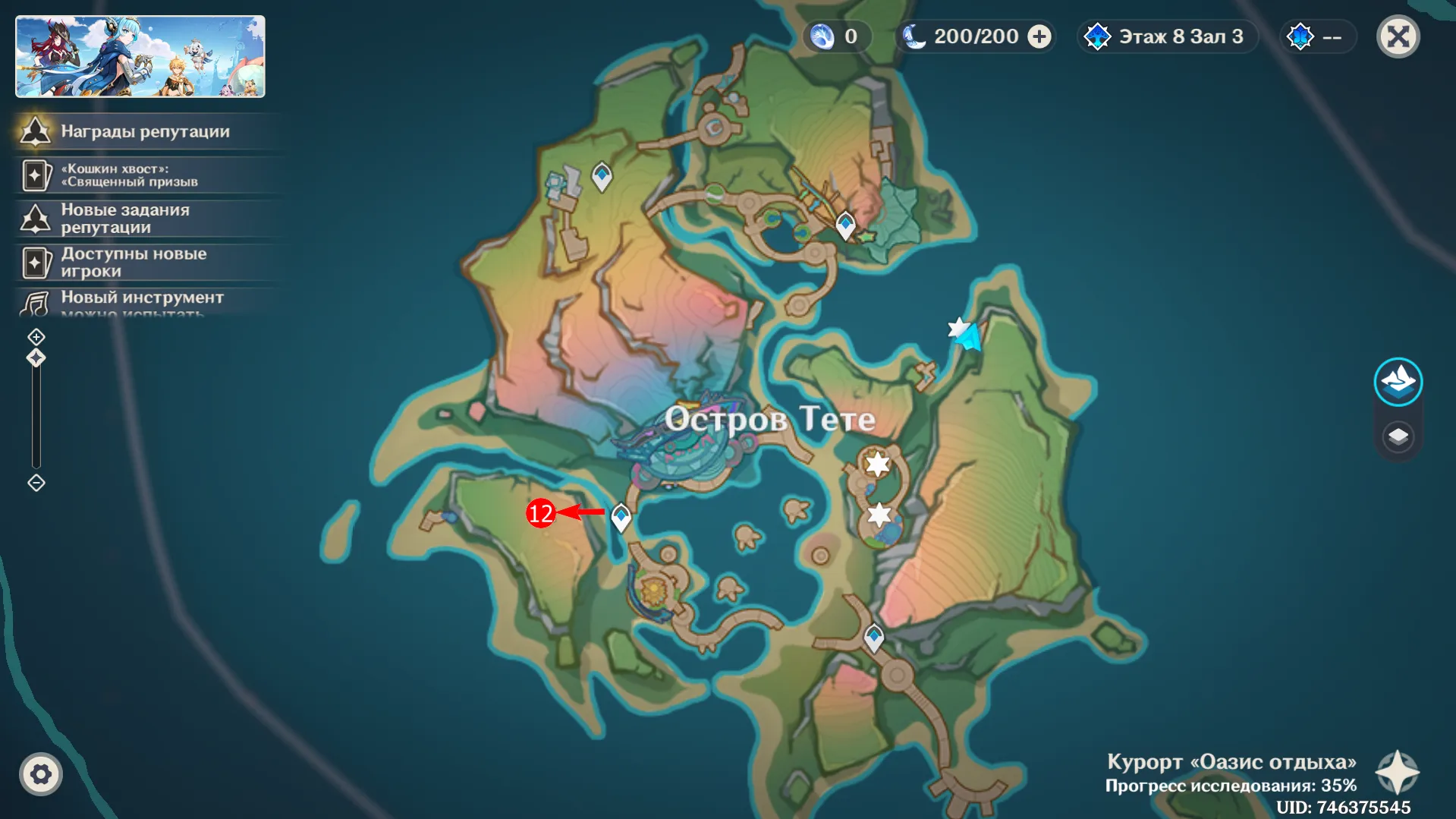The image size is (1456, 819).
Task: Open Spiral Abyss «Этаж 8 Зал 3» indicator
Action: click(1168, 36)
